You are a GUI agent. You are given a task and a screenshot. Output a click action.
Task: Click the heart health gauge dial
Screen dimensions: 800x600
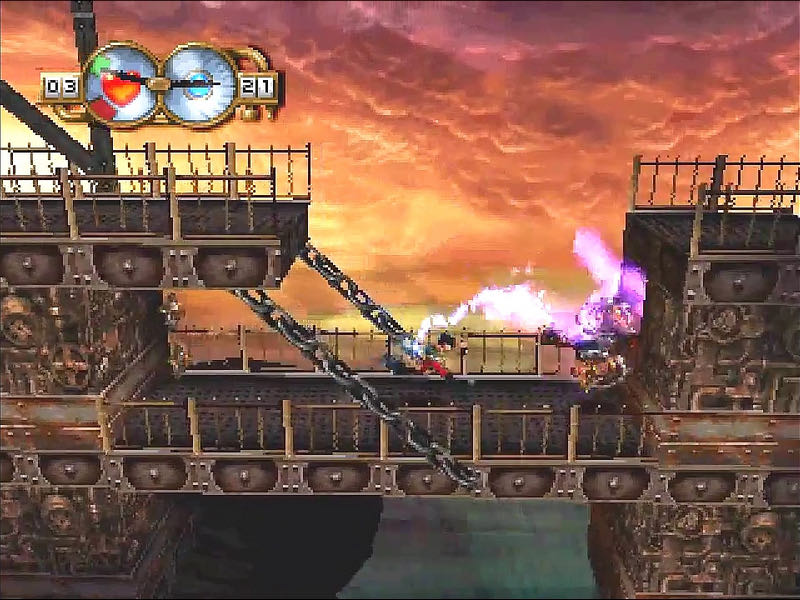pos(122,85)
